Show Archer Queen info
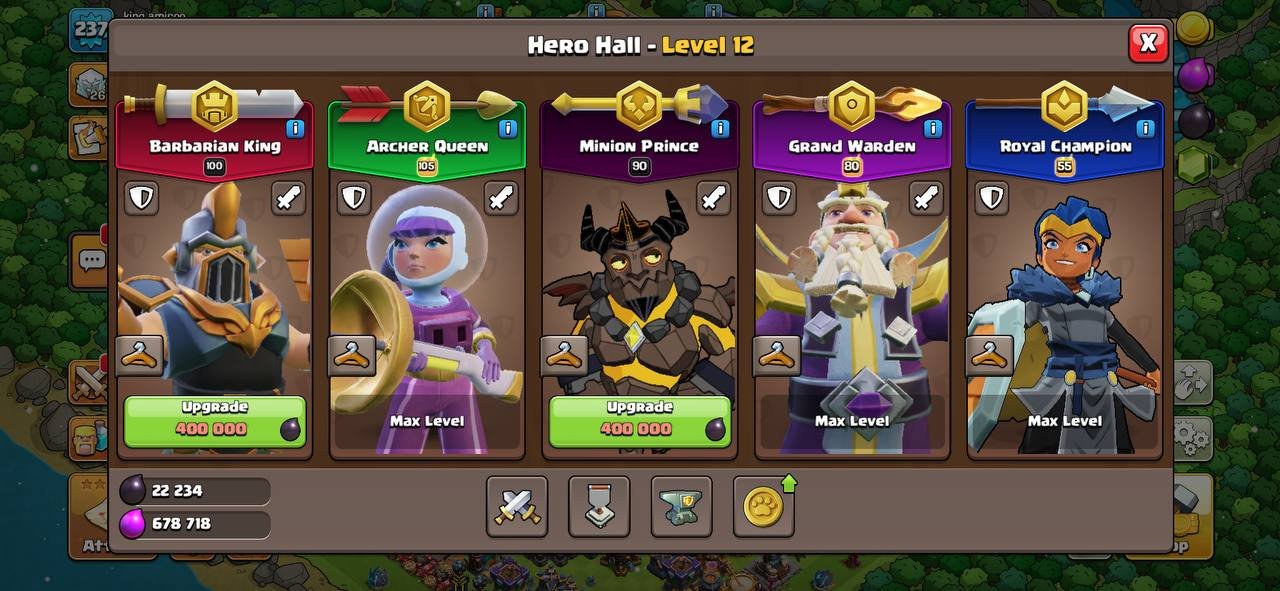The image size is (1280, 591). (x=507, y=128)
